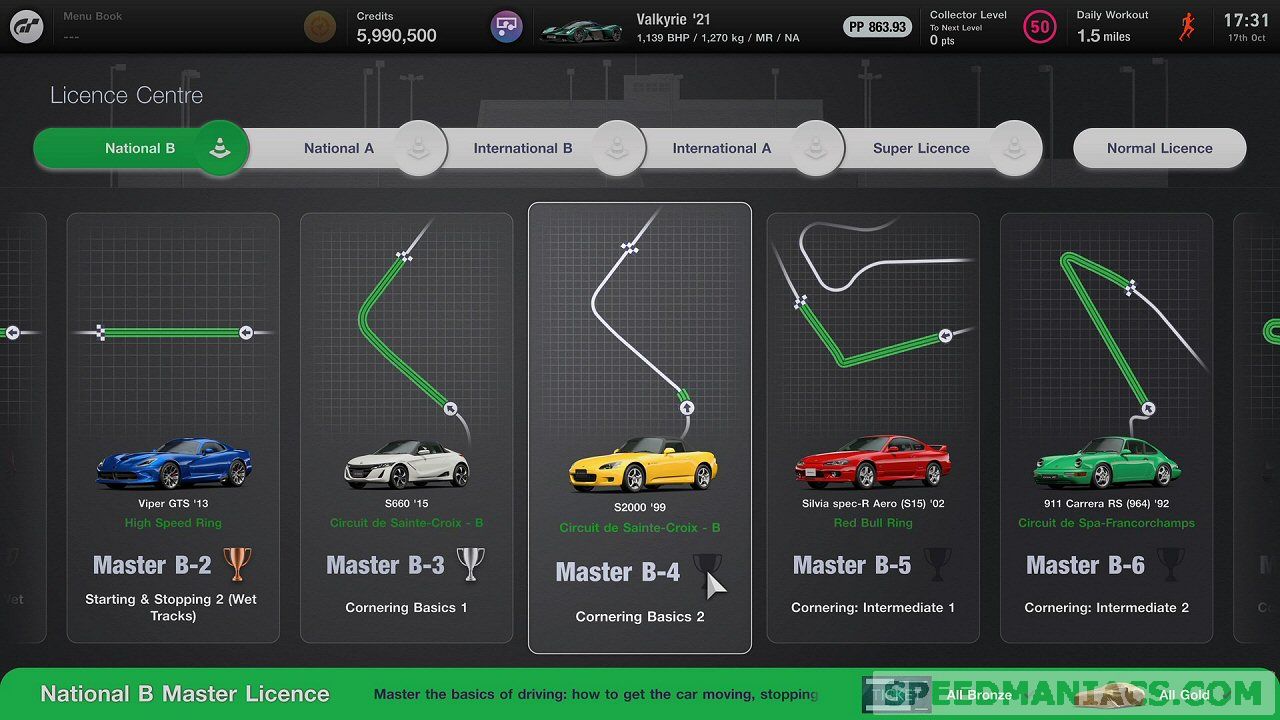Viewport: 1280px width, 720px height.
Task: Show the International A licence tab
Action: (x=721, y=148)
